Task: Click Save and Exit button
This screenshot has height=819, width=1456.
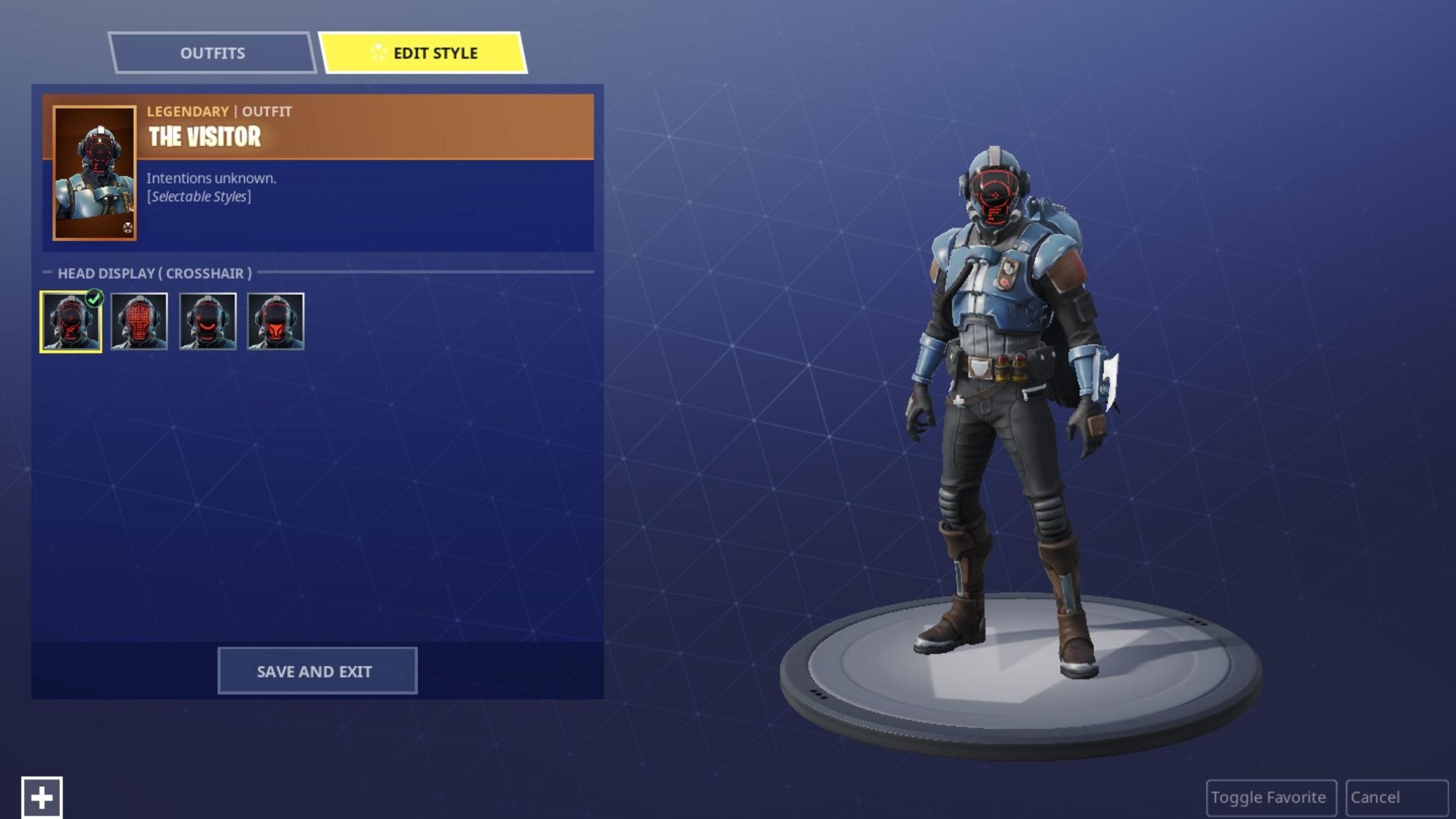Action: click(317, 671)
